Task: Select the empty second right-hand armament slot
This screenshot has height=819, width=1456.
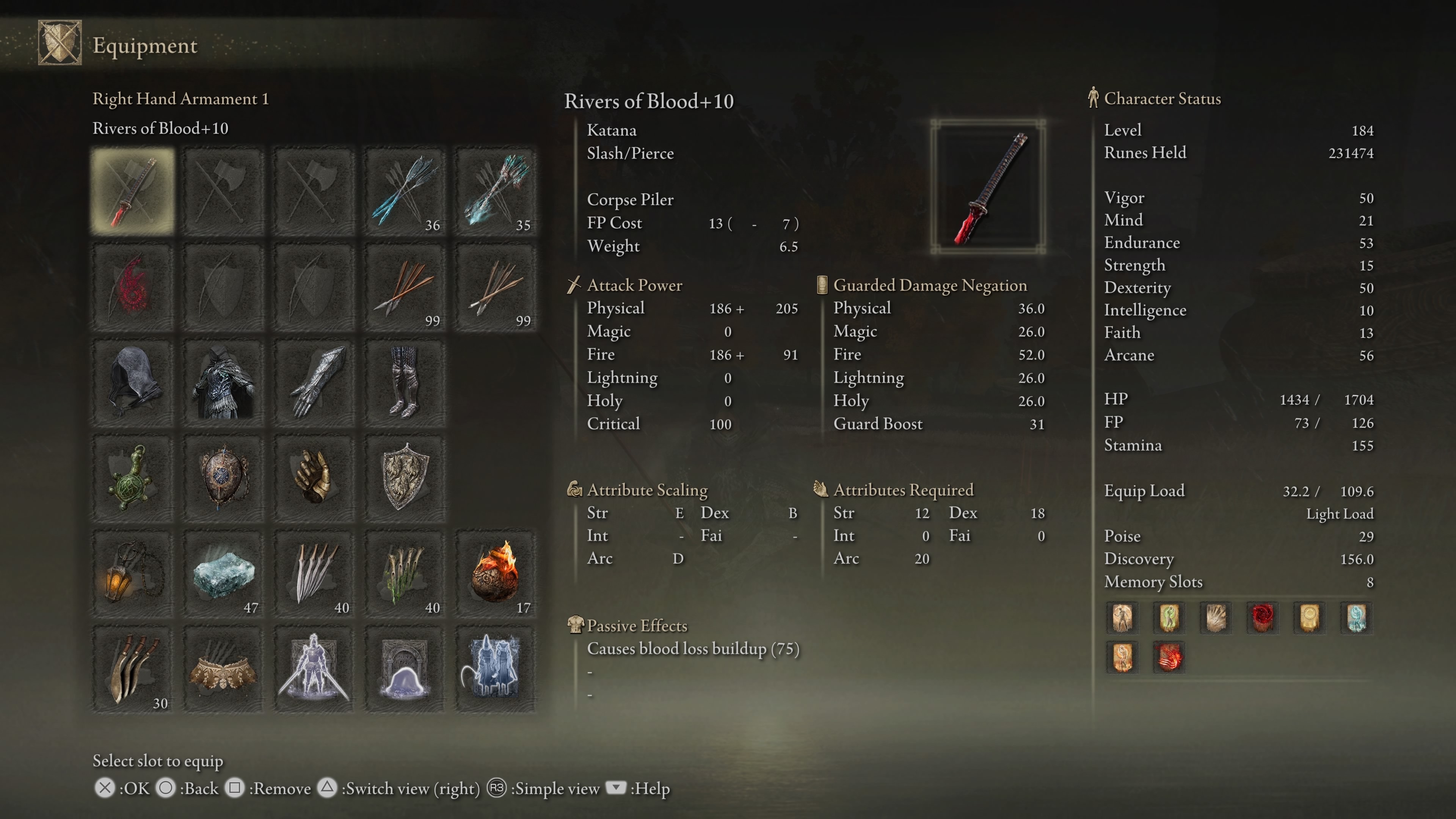Action: click(x=223, y=191)
